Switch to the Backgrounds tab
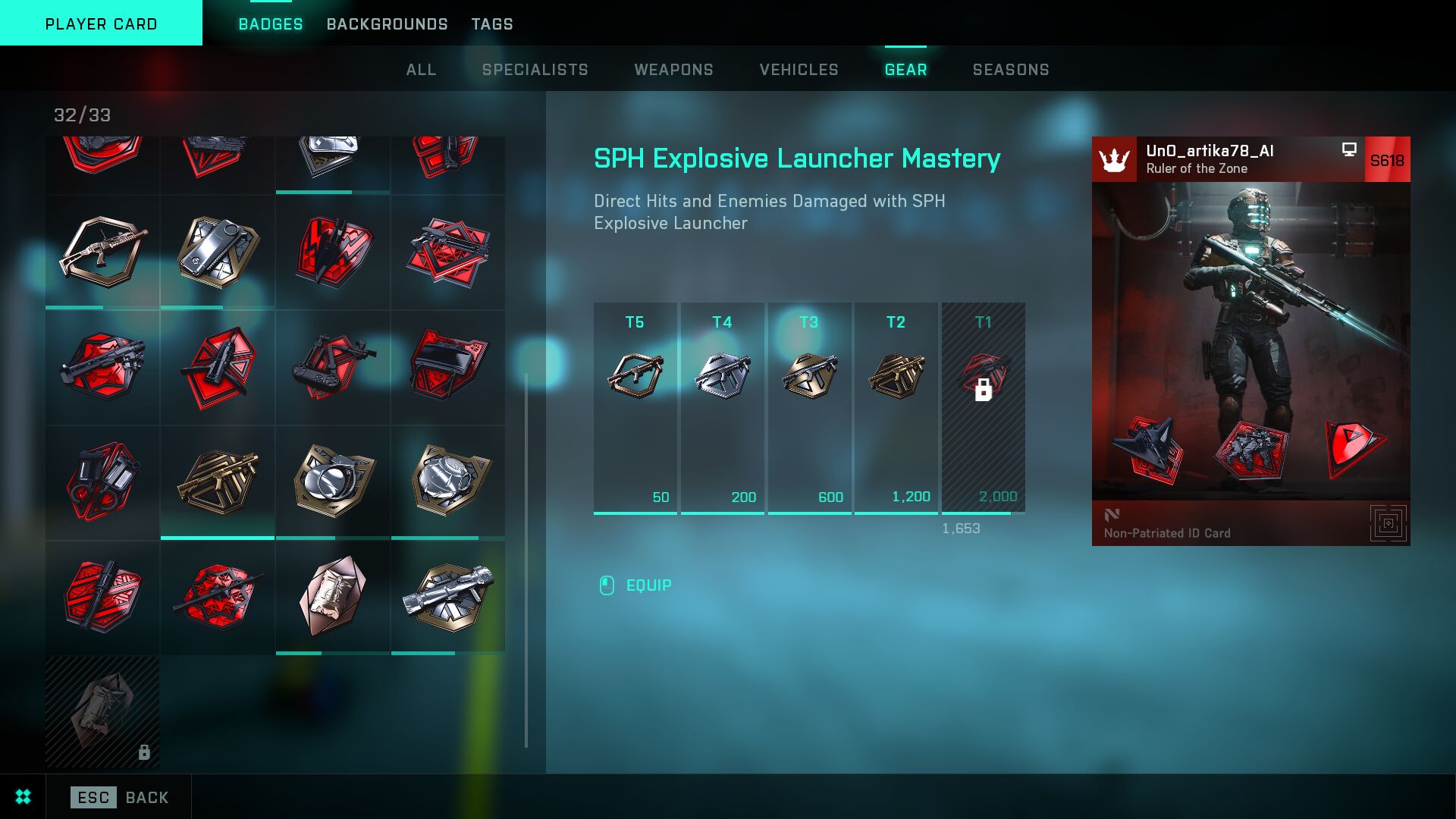The image size is (1456, 819). click(x=387, y=24)
